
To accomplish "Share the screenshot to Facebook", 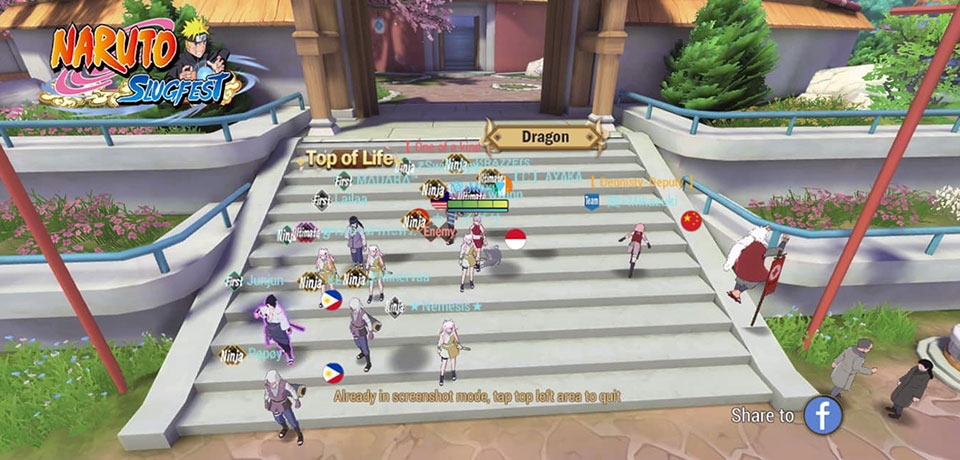I will tap(823, 414).
